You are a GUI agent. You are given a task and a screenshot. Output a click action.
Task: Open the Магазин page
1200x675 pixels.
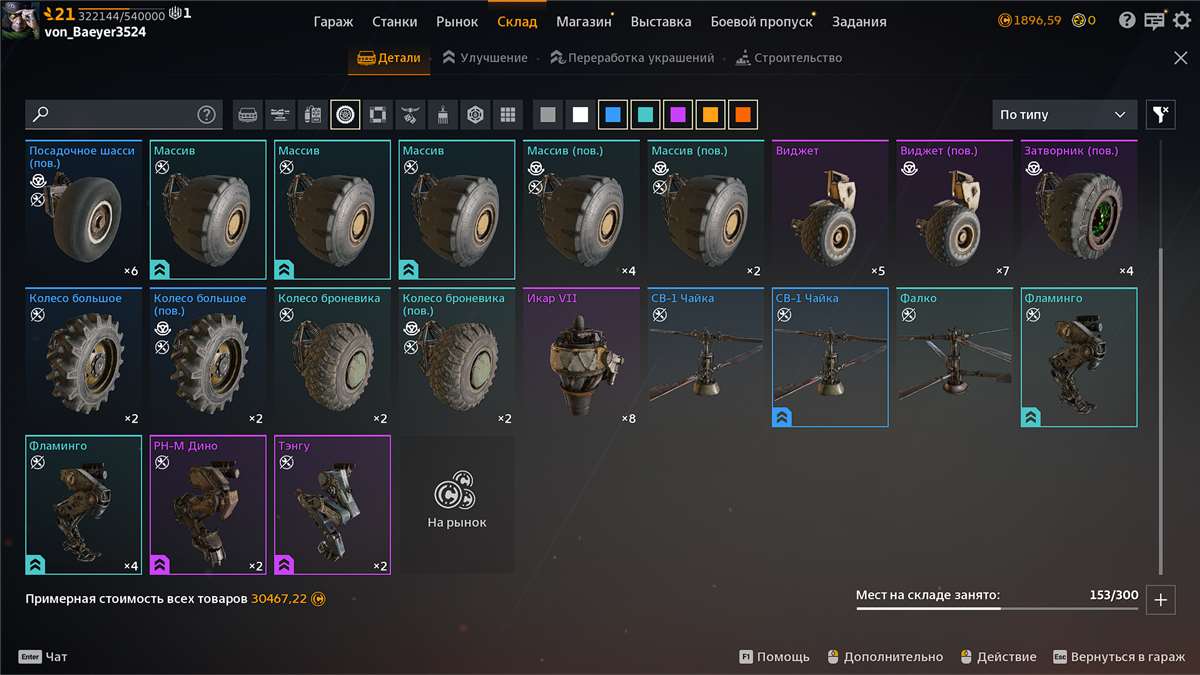click(583, 21)
